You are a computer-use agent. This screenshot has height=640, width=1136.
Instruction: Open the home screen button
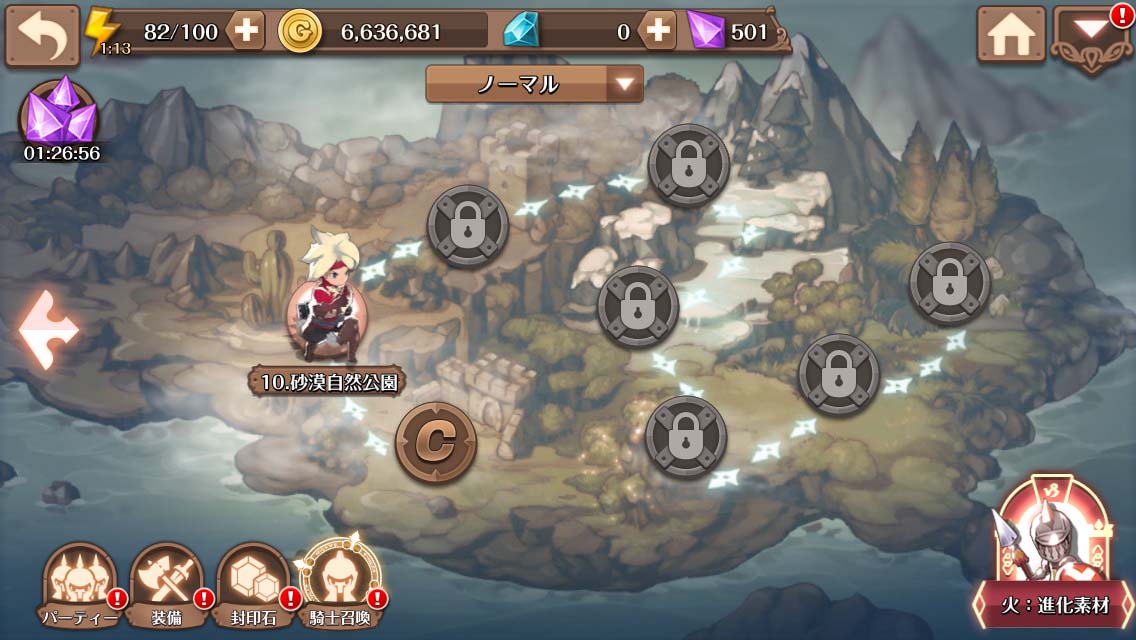1010,37
